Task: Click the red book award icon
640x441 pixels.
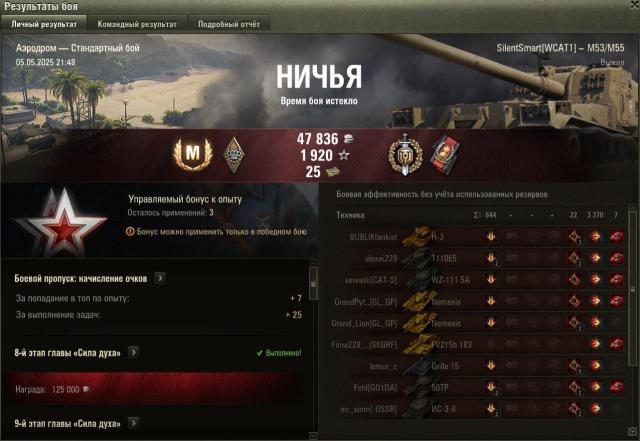Action: [x=442, y=152]
